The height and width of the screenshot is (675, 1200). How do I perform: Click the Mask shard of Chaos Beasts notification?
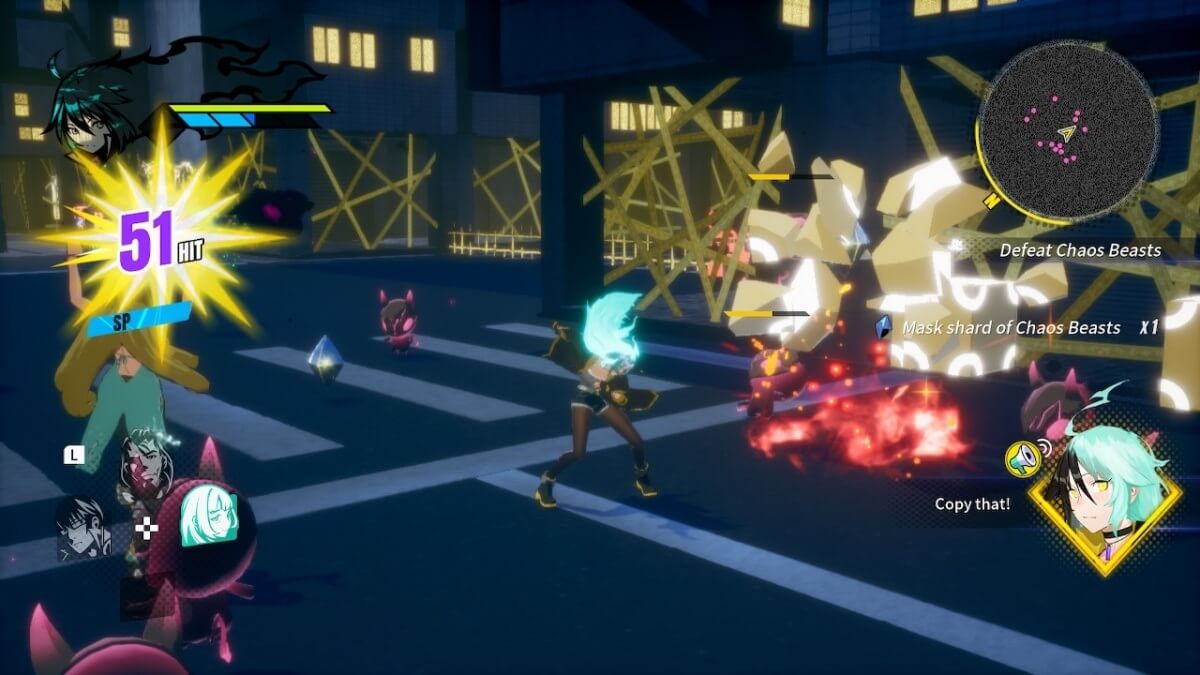(1011, 327)
